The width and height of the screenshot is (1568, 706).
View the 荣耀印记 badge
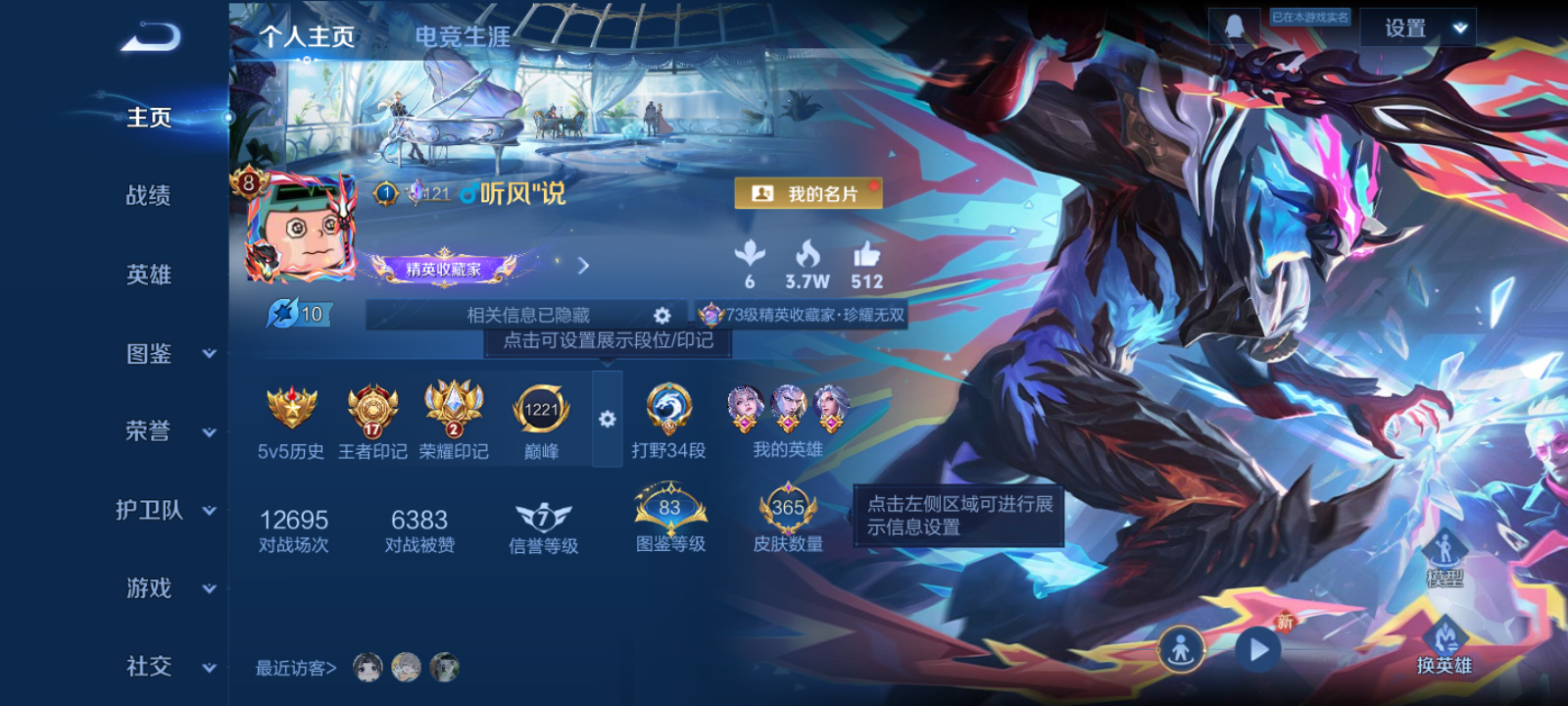coord(453,409)
